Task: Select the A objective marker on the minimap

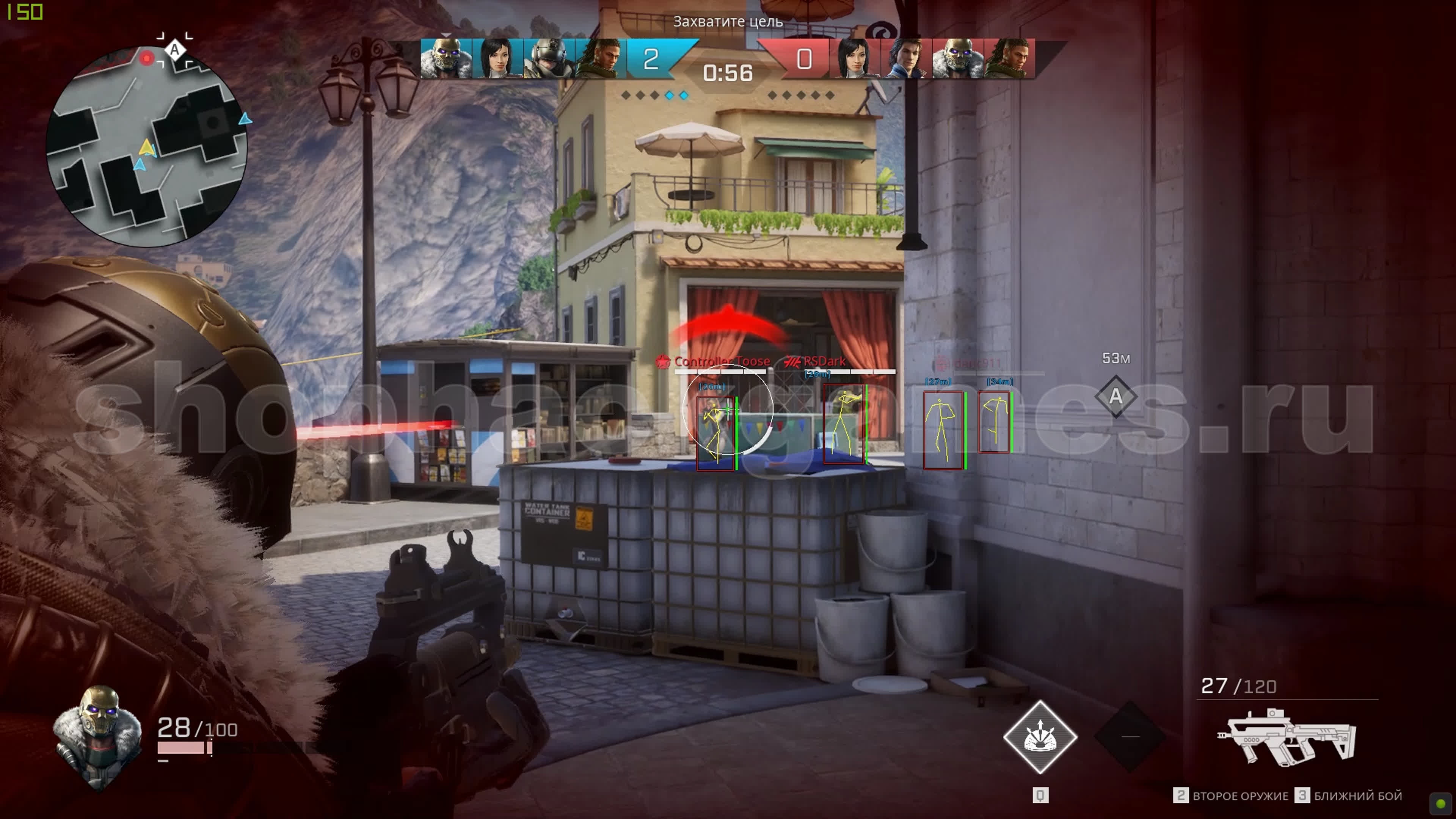Action: click(175, 50)
